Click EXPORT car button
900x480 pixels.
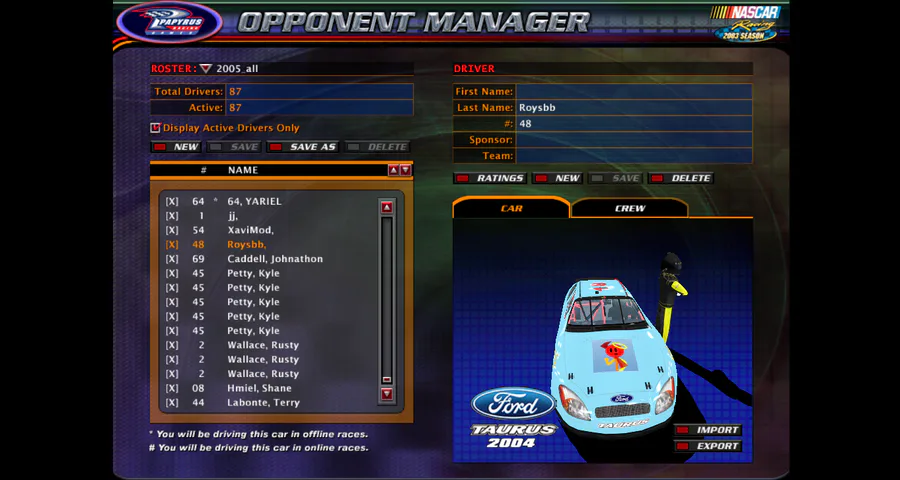click(708, 446)
